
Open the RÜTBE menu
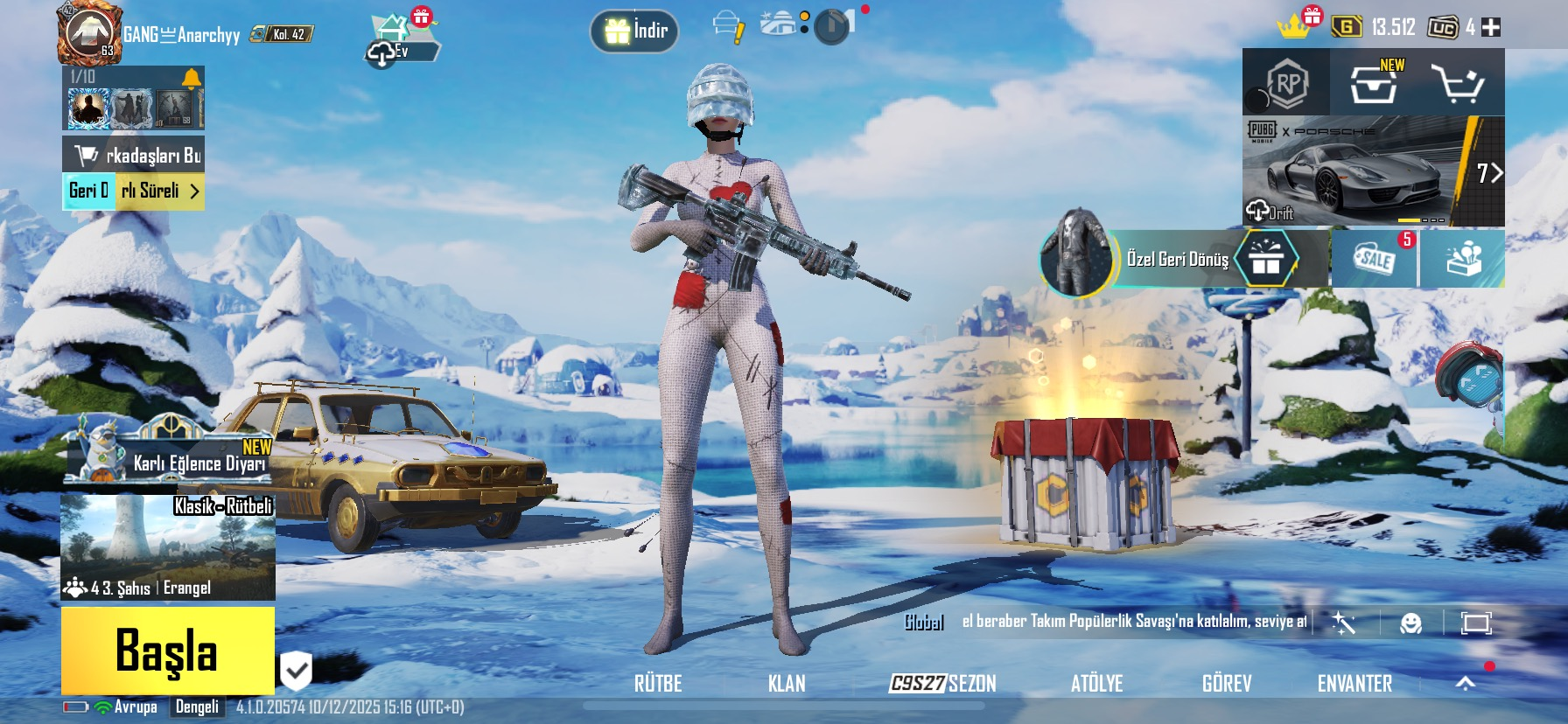[658, 684]
